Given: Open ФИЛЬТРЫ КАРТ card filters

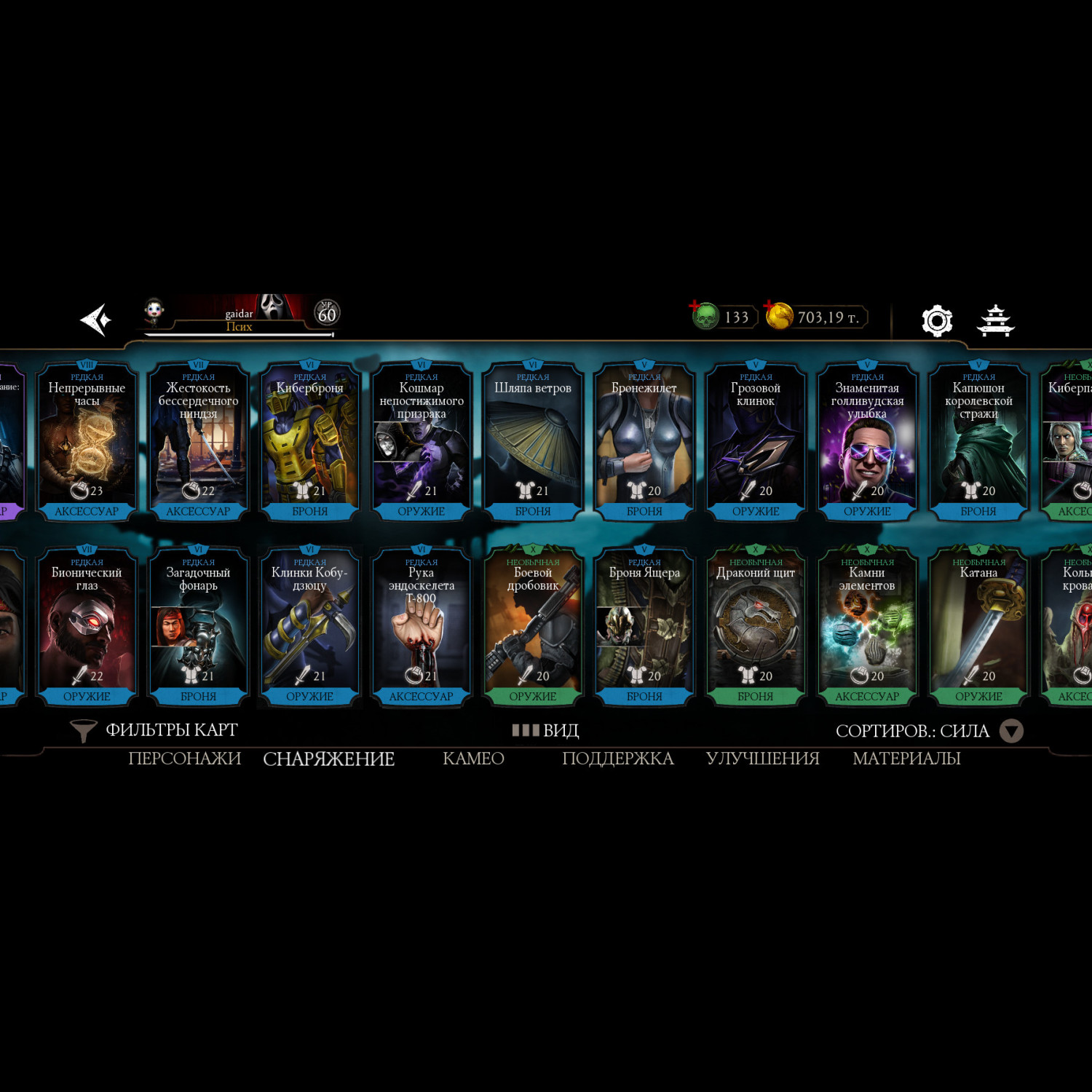Looking at the screenshot, I should pyautogui.click(x=154, y=730).
